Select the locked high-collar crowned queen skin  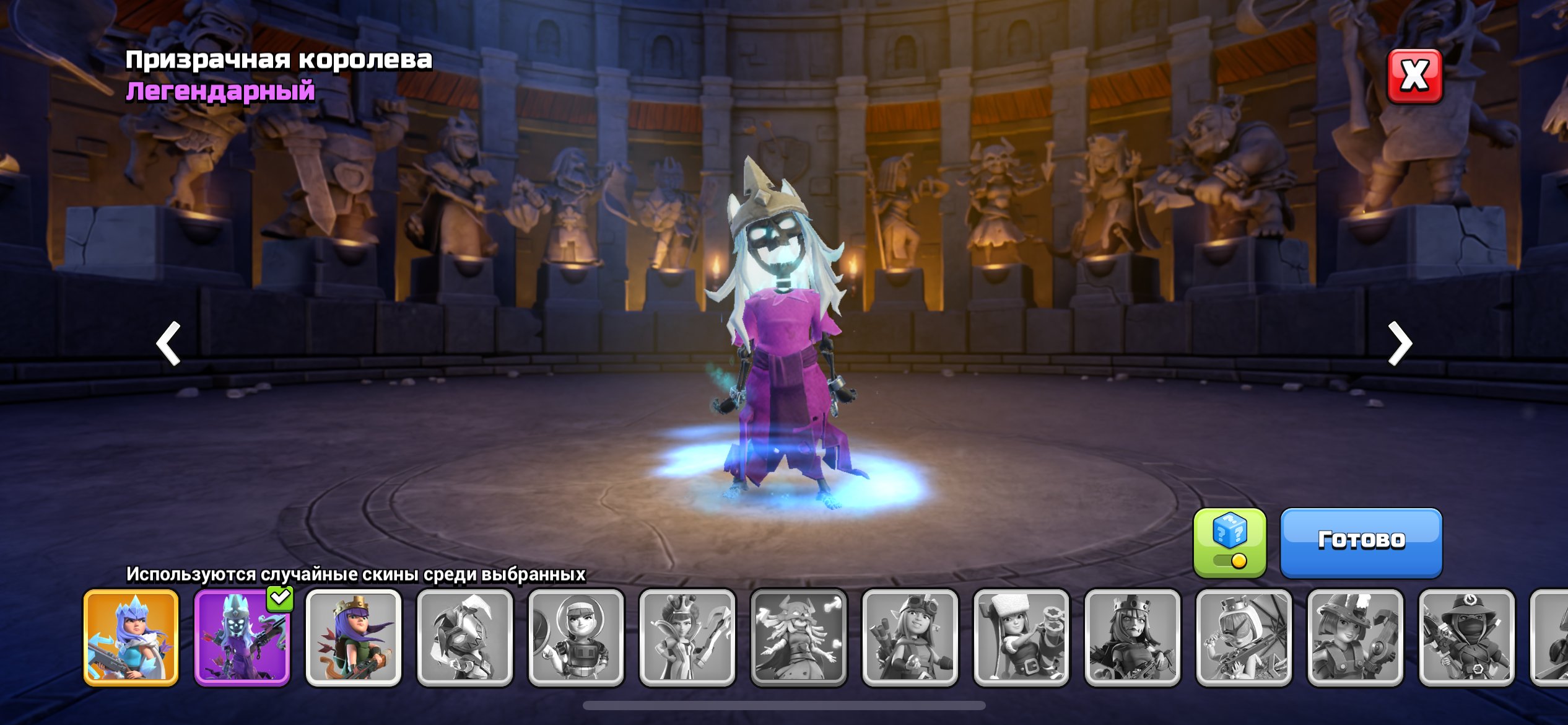[x=687, y=638]
